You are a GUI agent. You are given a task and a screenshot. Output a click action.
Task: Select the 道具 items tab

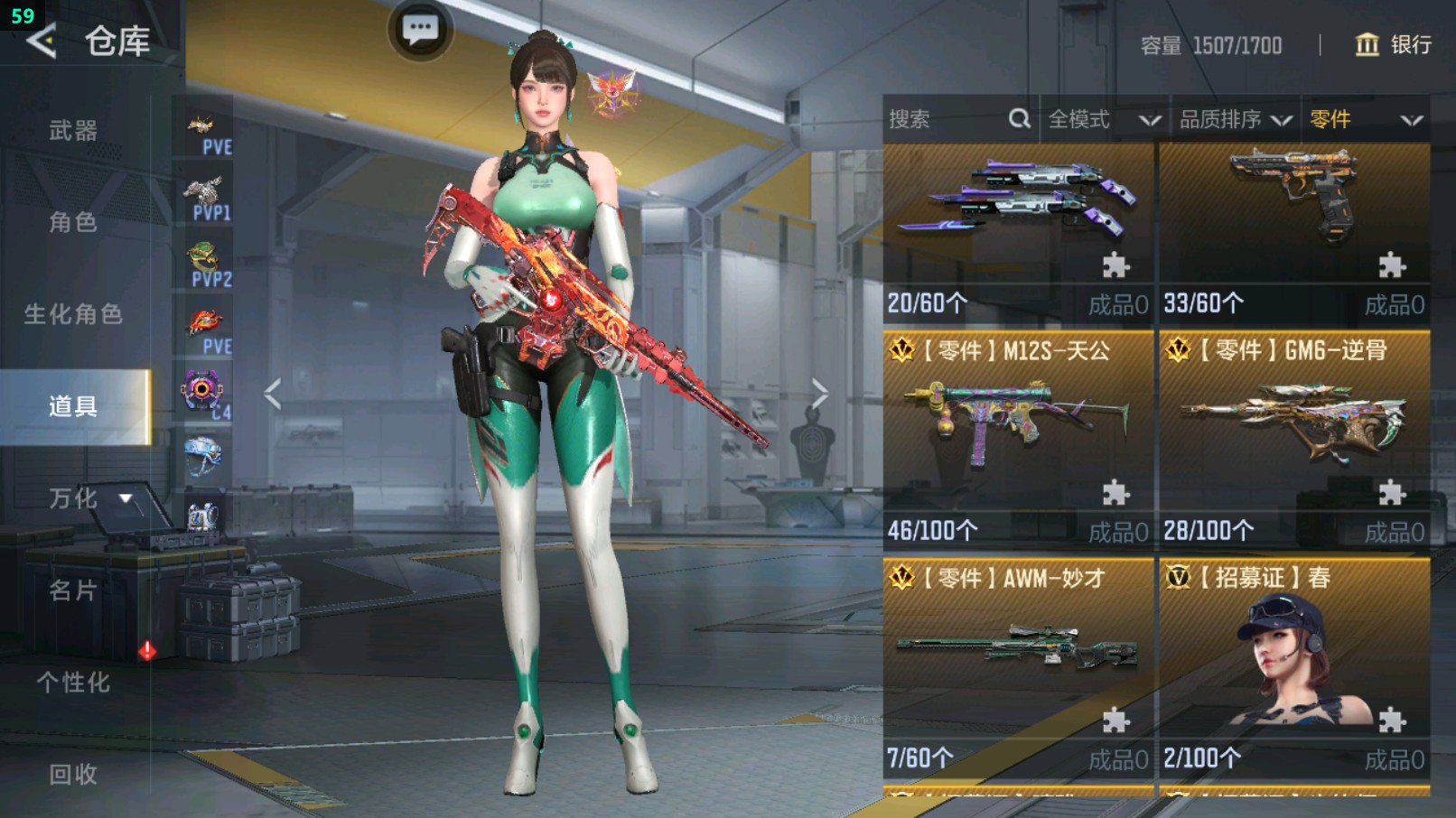[73, 406]
